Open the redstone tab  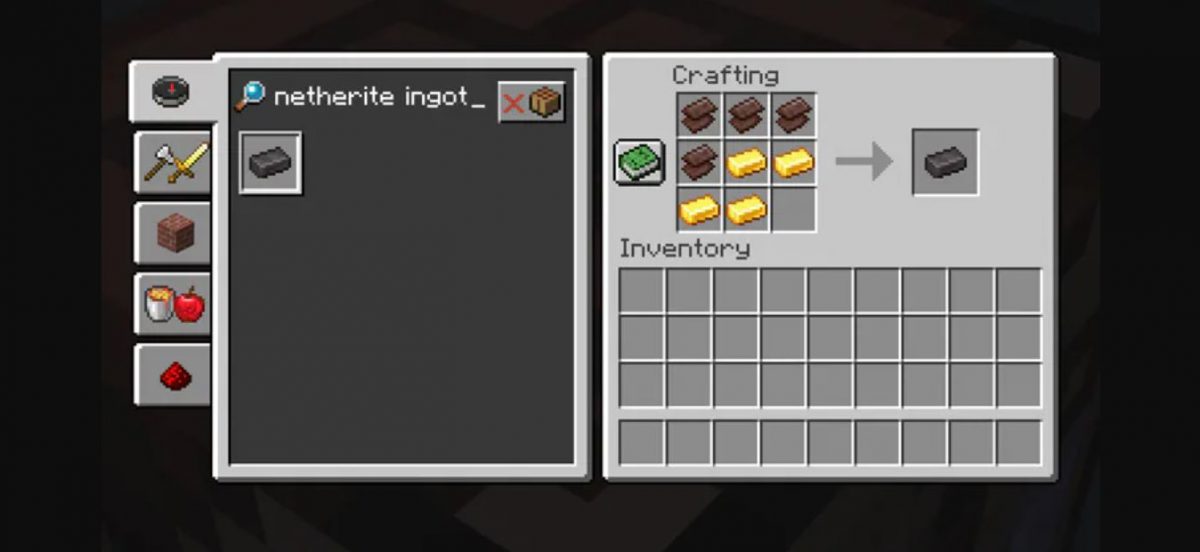(174, 375)
